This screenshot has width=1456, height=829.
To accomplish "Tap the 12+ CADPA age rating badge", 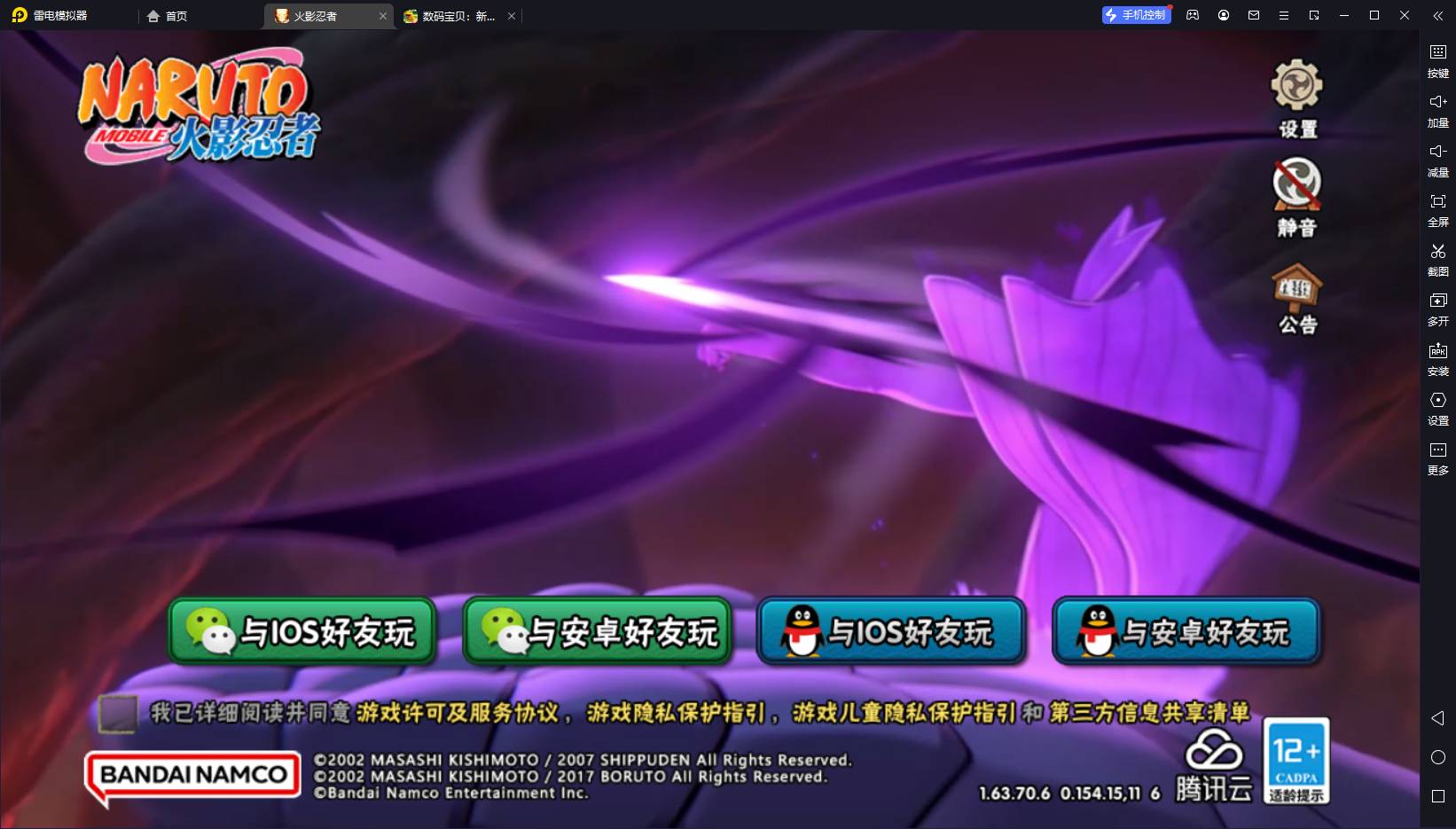I will [1296, 760].
